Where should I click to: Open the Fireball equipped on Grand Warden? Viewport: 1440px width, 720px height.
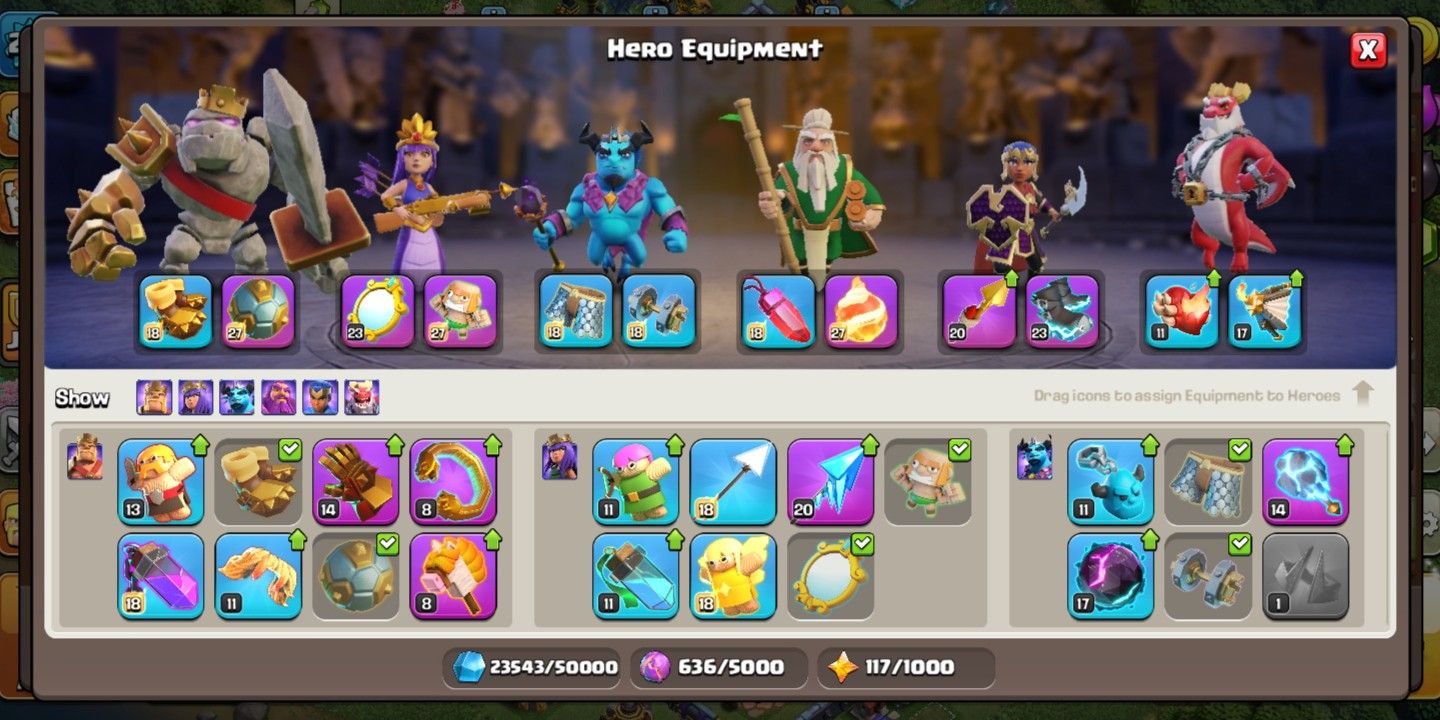click(x=860, y=310)
